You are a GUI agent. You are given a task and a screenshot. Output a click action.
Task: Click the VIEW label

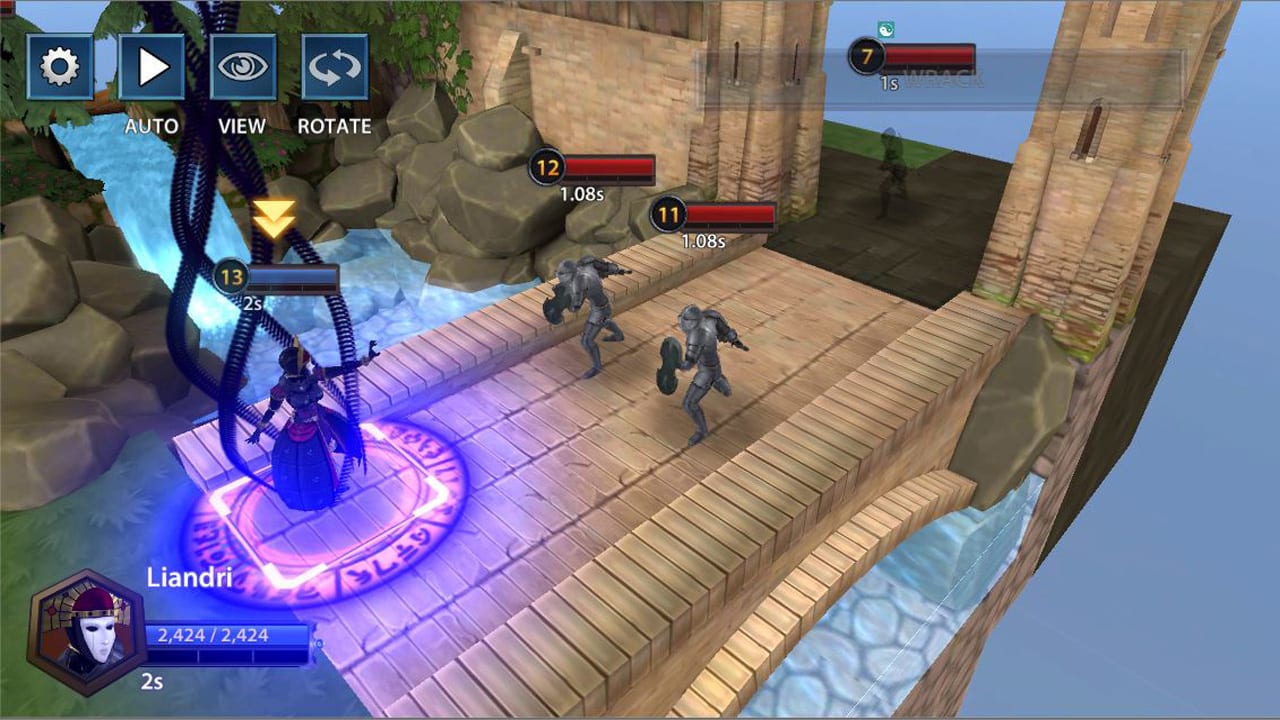[x=240, y=126]
